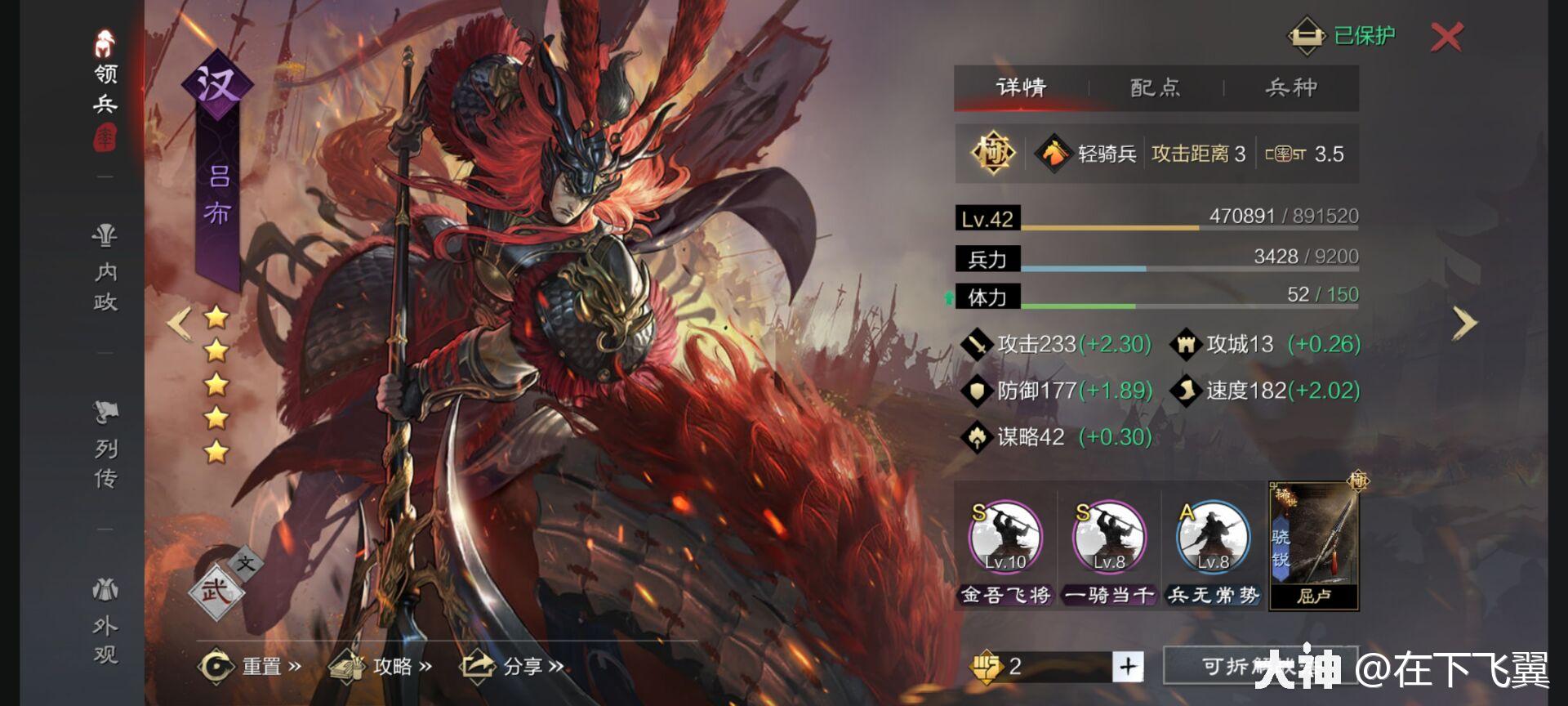Switch to the 配点 tab
This screenshot has height=706, width=1568.
click(x=1154, y=87)
